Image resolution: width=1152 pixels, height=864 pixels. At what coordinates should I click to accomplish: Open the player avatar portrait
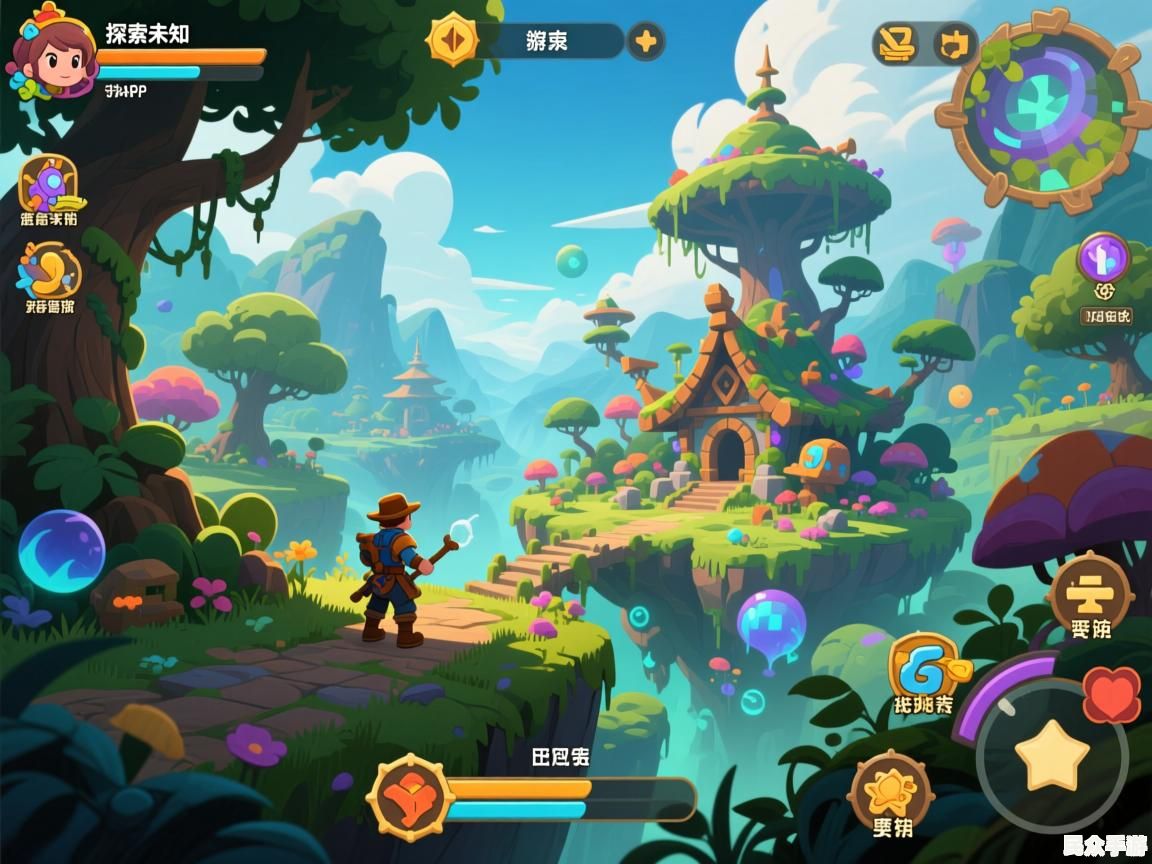[x=50, y=52]
